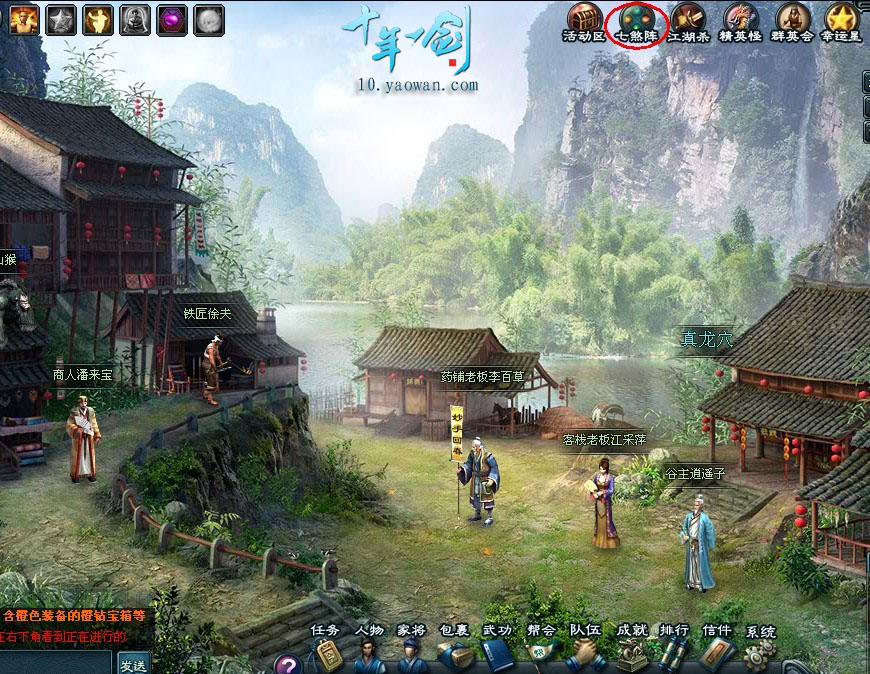
Task: Open the 人物 character menu
Action: (x=369, y=654)
